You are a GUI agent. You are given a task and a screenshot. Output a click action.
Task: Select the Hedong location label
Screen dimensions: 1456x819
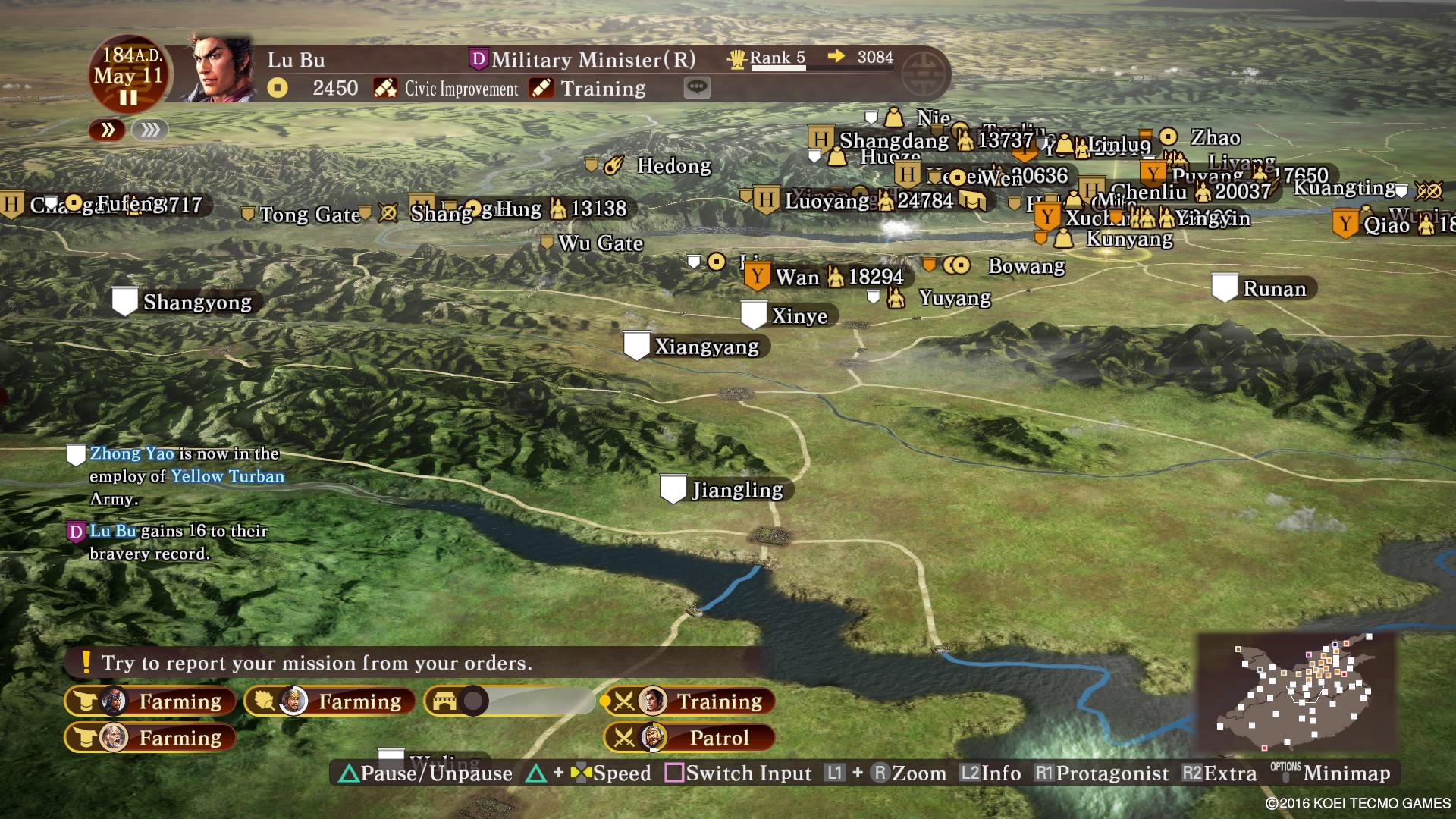pos(673,166)
